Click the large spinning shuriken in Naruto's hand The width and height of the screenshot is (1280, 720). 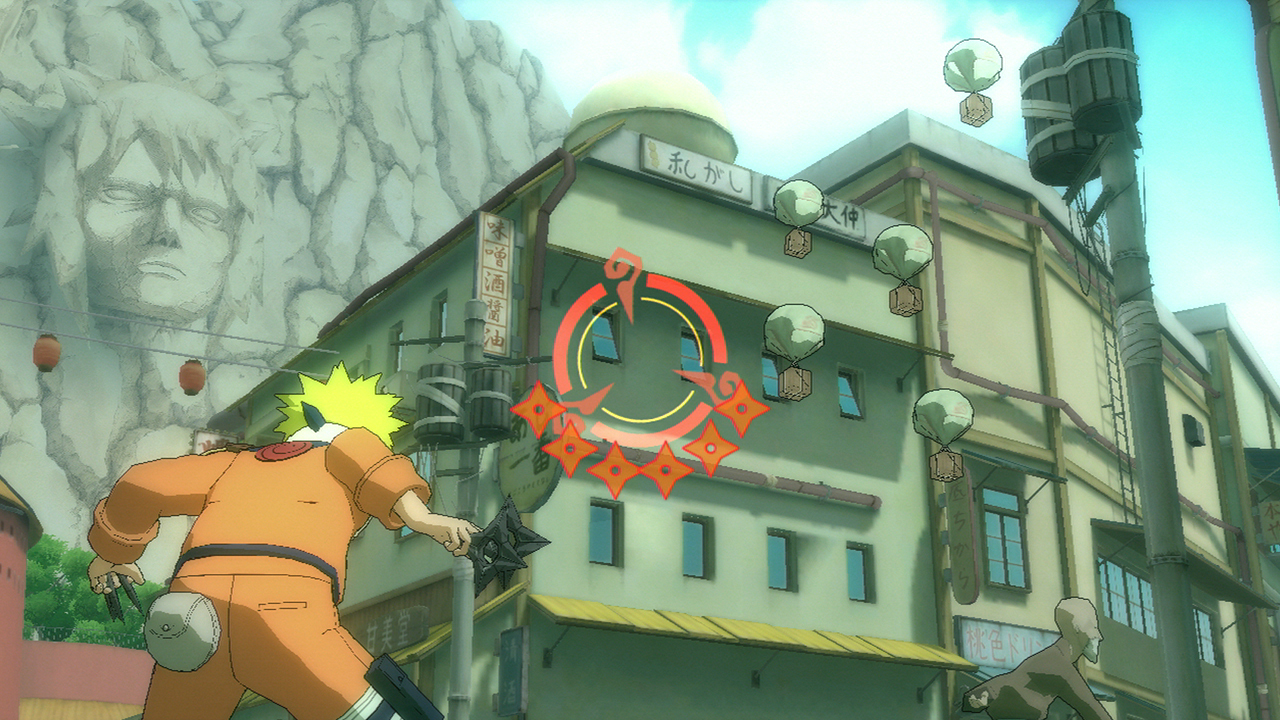click(510, 545)
